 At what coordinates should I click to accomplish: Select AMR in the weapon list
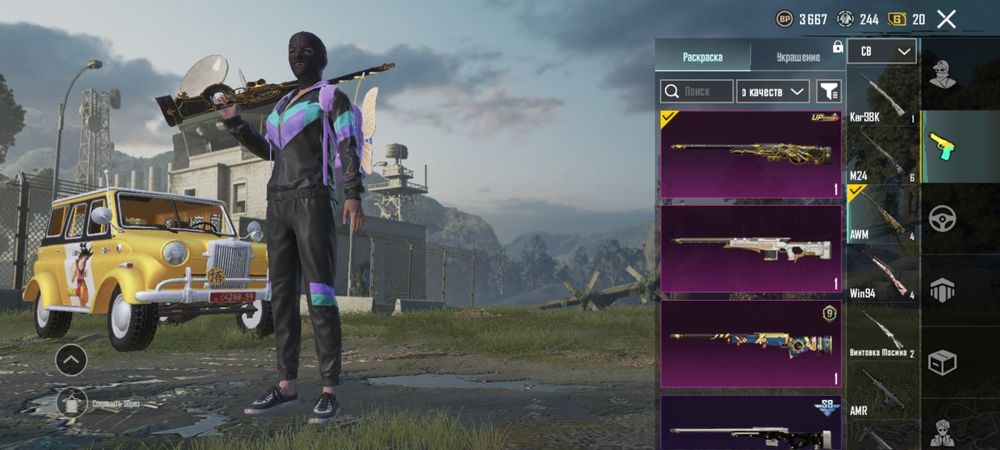click(x=881, y=392)
